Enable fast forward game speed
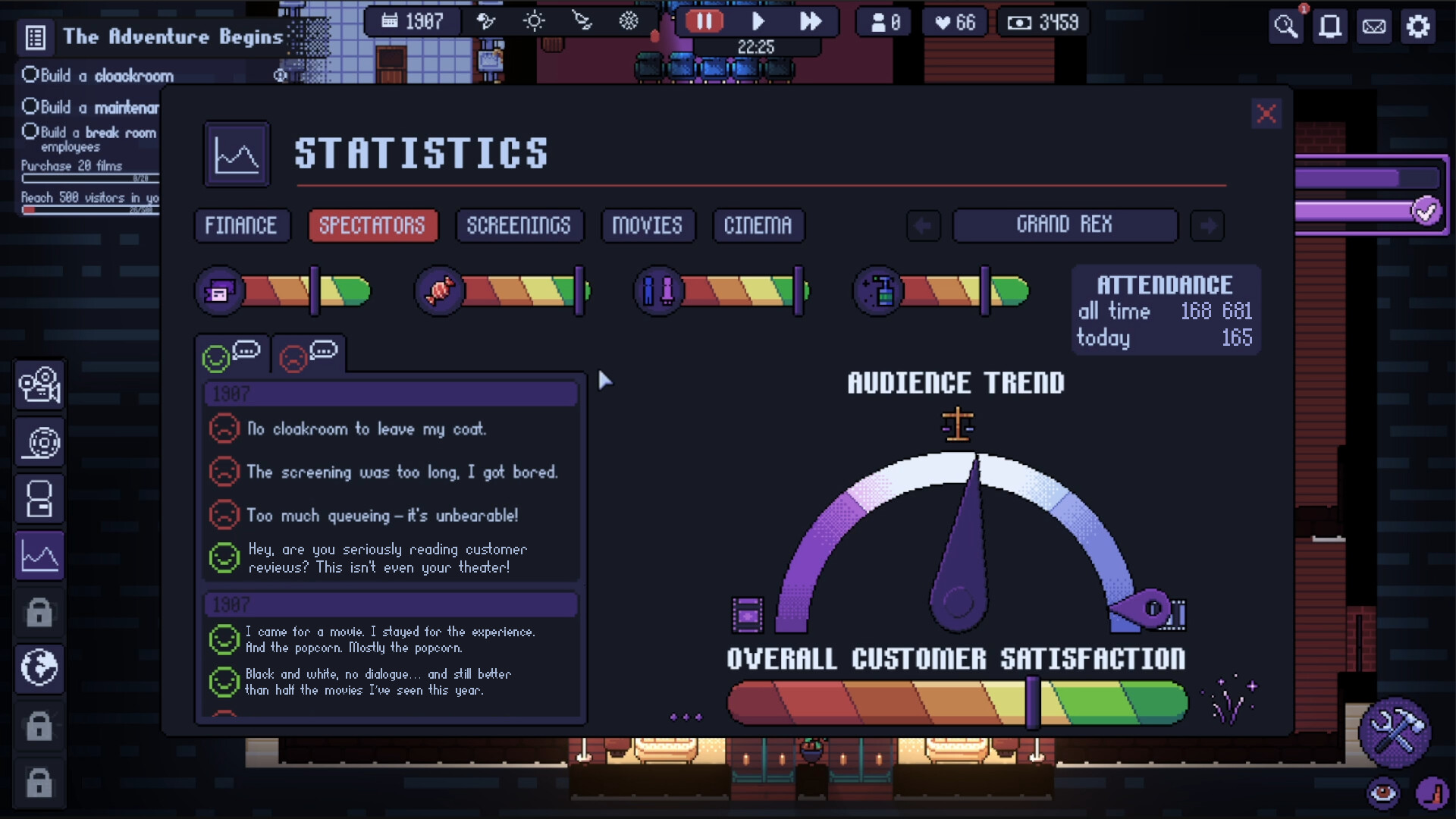1456x819 pixels. coord(812,21)
